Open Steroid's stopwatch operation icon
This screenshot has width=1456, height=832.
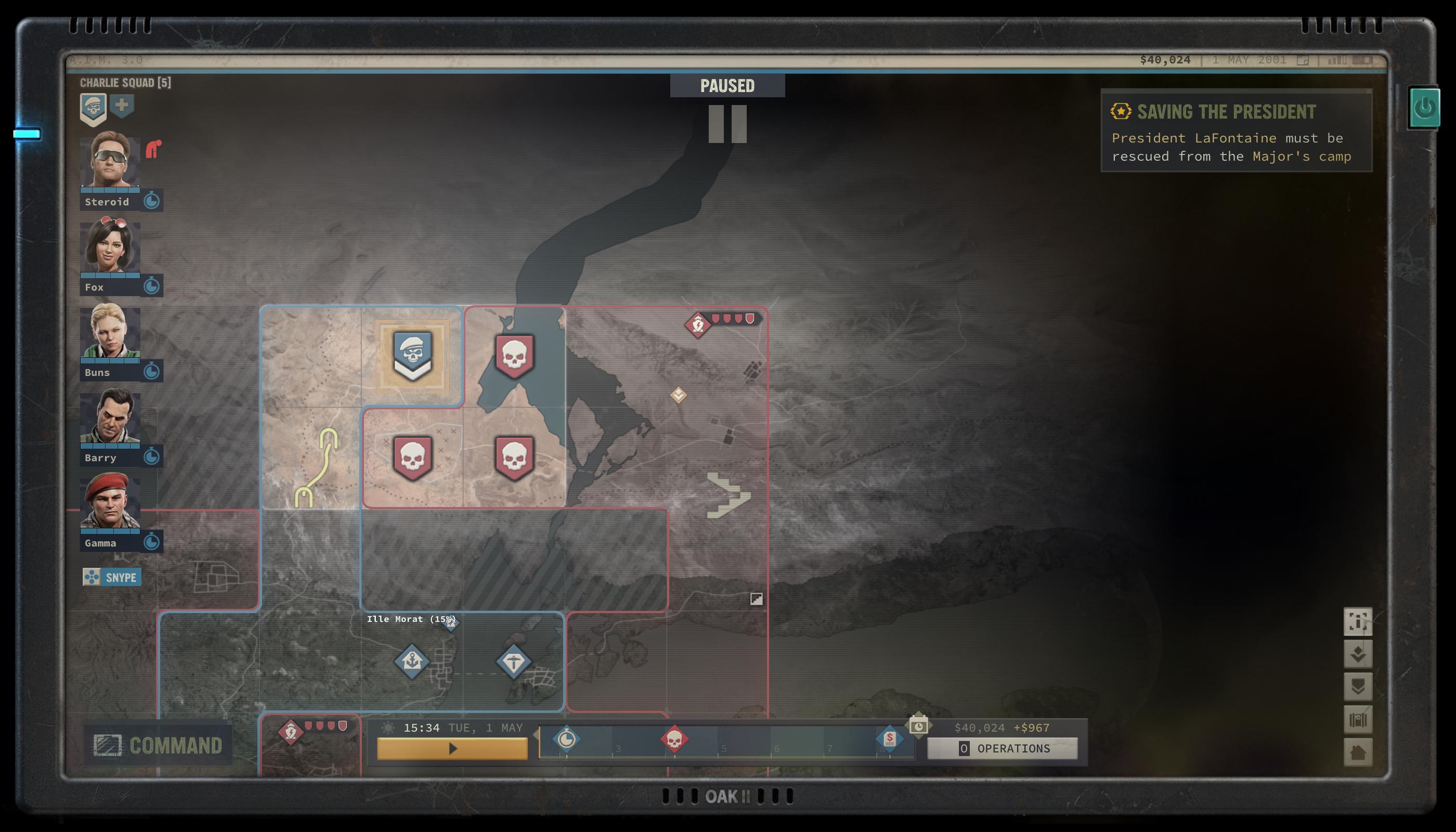click(151, 201)
